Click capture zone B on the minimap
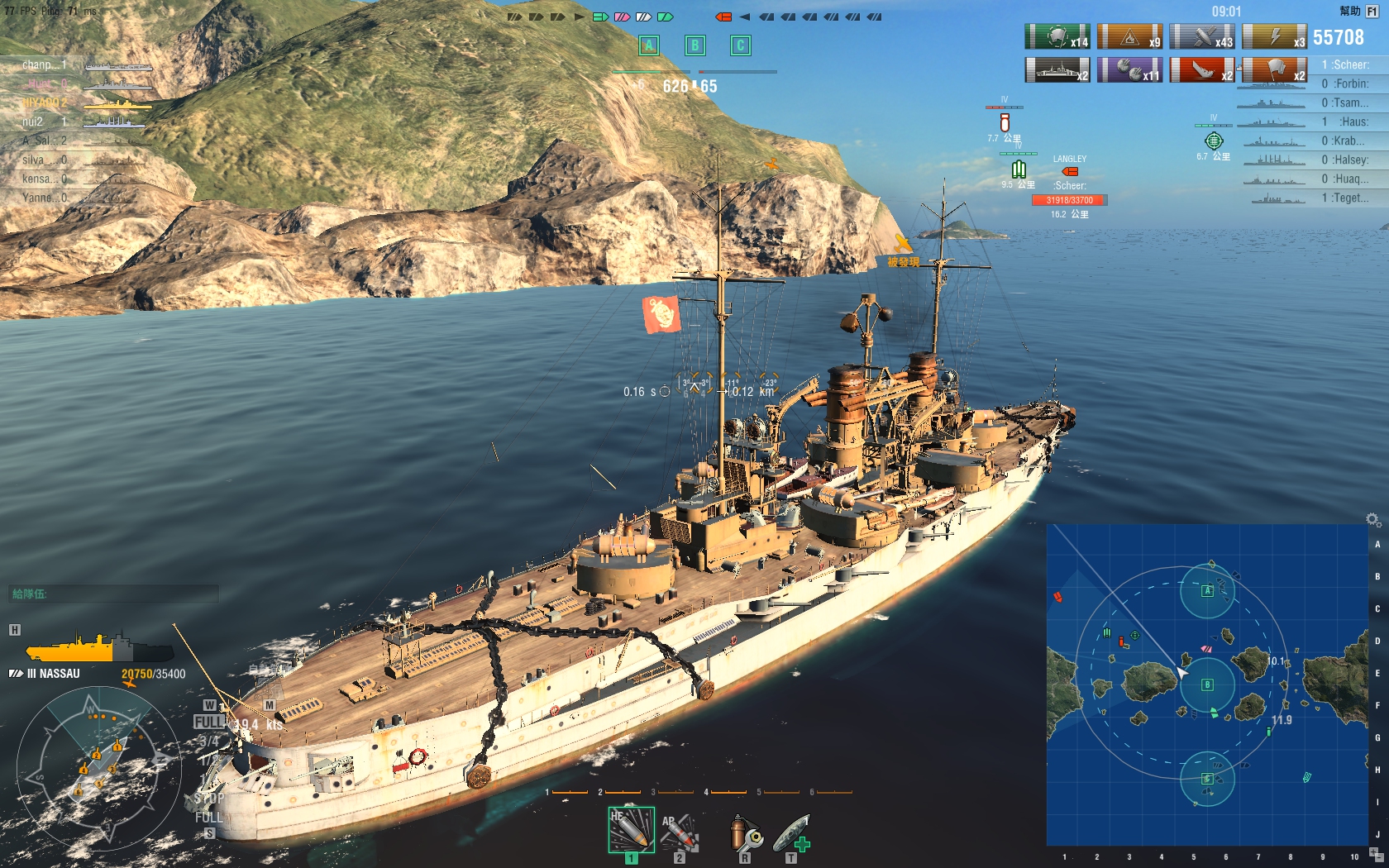Viewport: 1389px width, 868px height. tap(1207, 684)
